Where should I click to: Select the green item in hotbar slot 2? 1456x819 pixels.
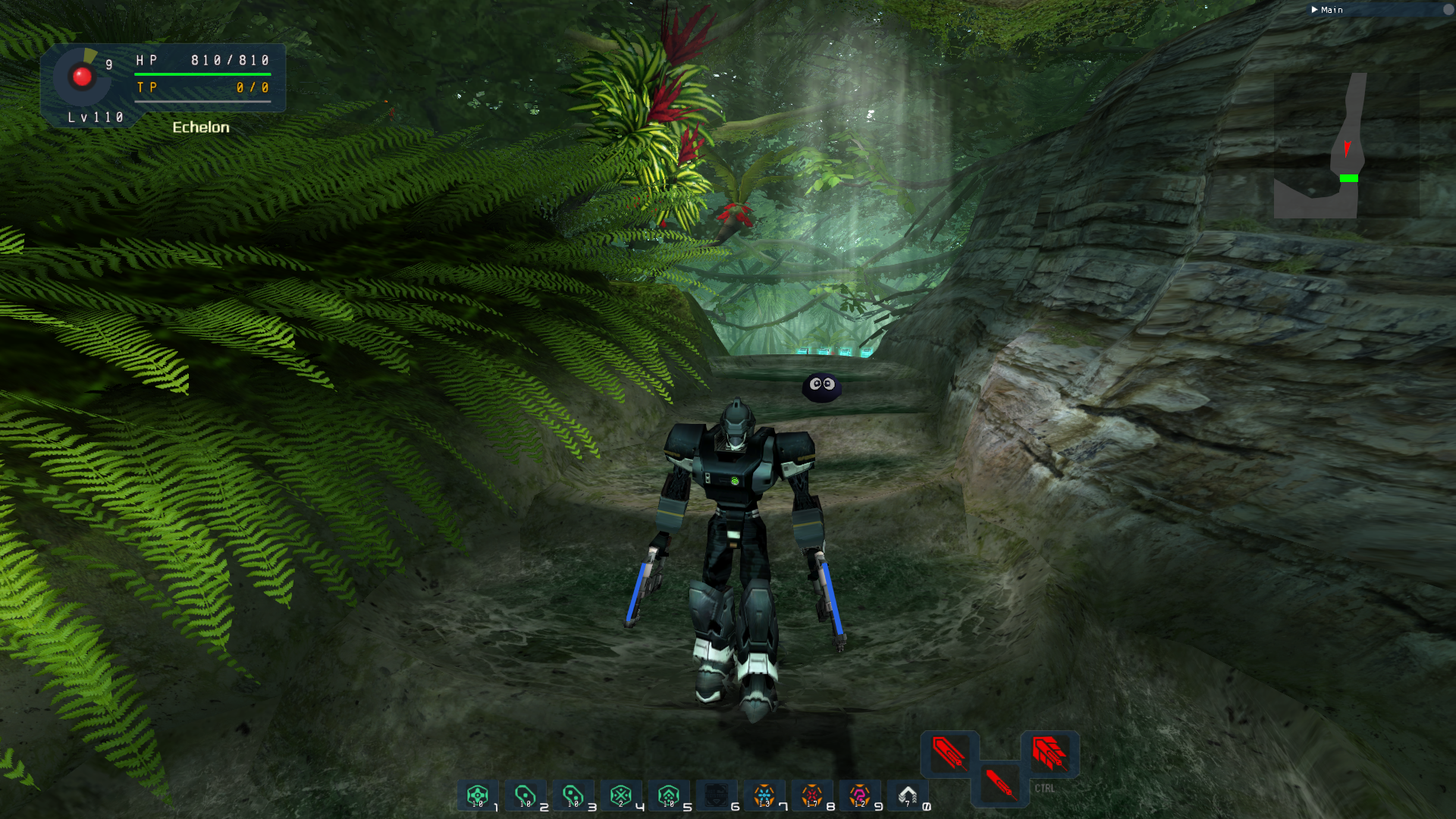click(525, 795)
